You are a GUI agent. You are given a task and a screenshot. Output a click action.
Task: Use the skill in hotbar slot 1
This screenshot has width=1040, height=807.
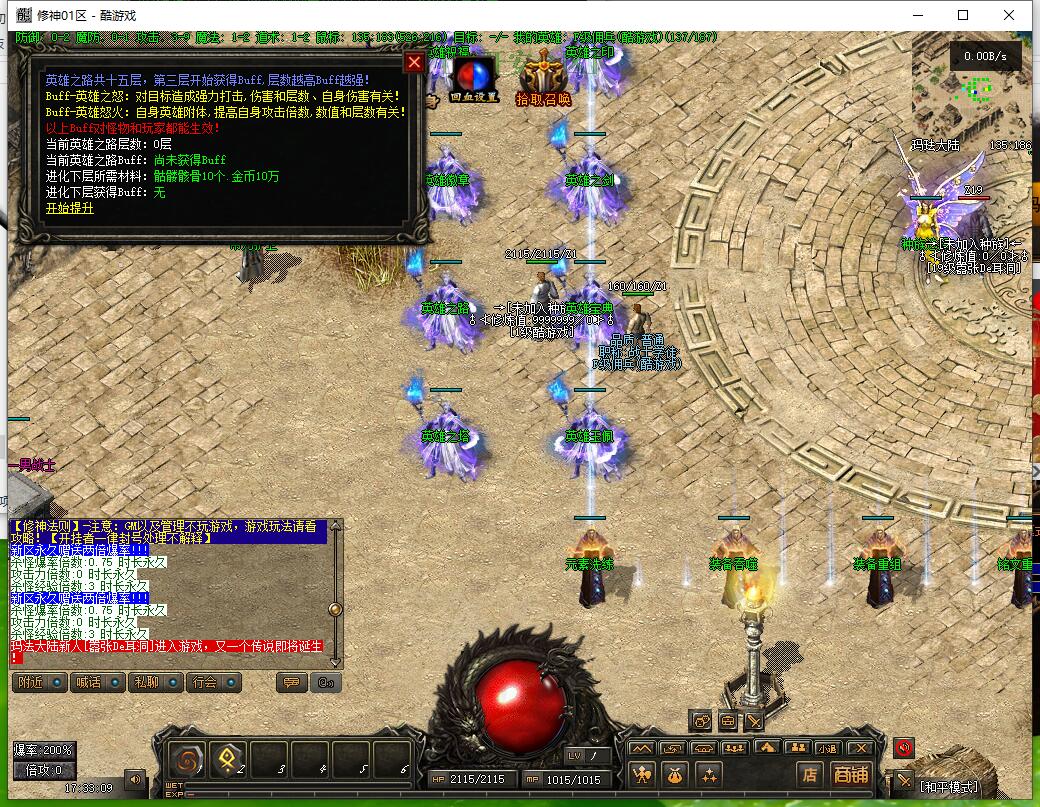coord(188,760)
